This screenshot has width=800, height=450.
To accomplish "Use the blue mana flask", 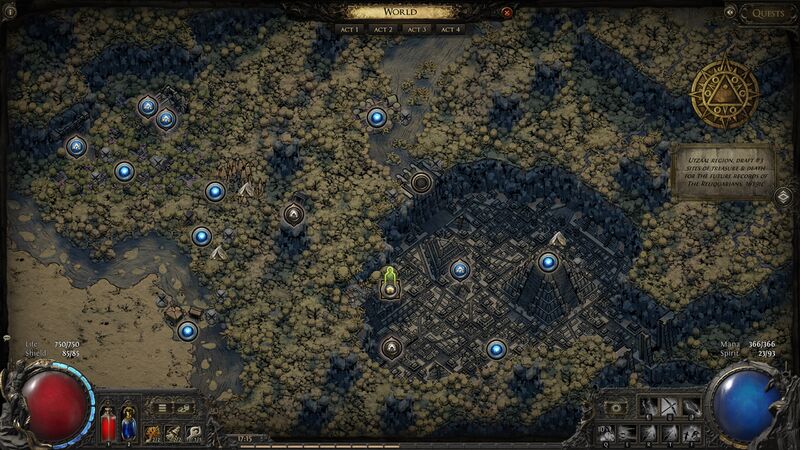I will (x=127, y=425).
